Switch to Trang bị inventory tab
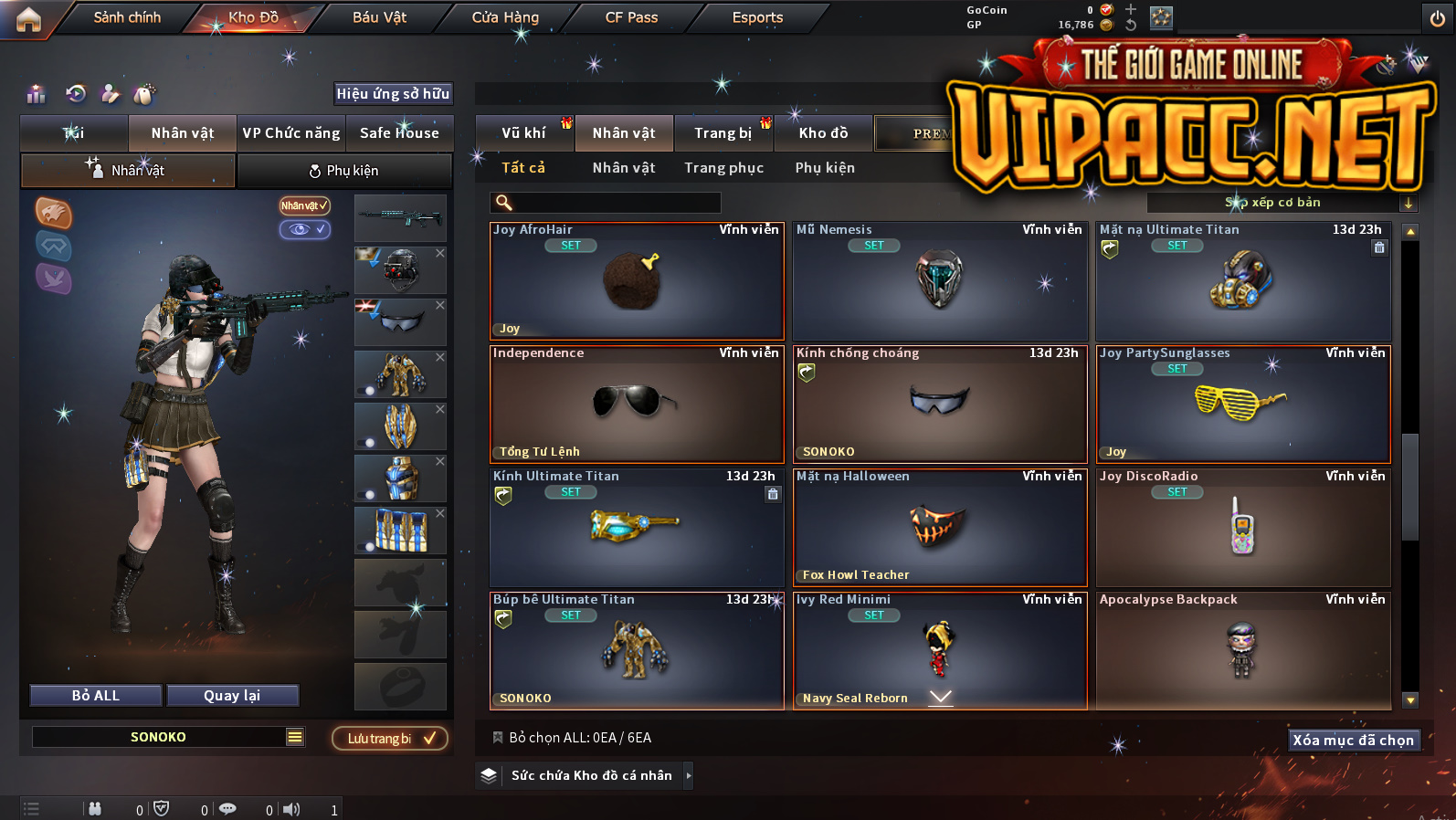This screenshot has width=1456, height=820. [723, 133]
